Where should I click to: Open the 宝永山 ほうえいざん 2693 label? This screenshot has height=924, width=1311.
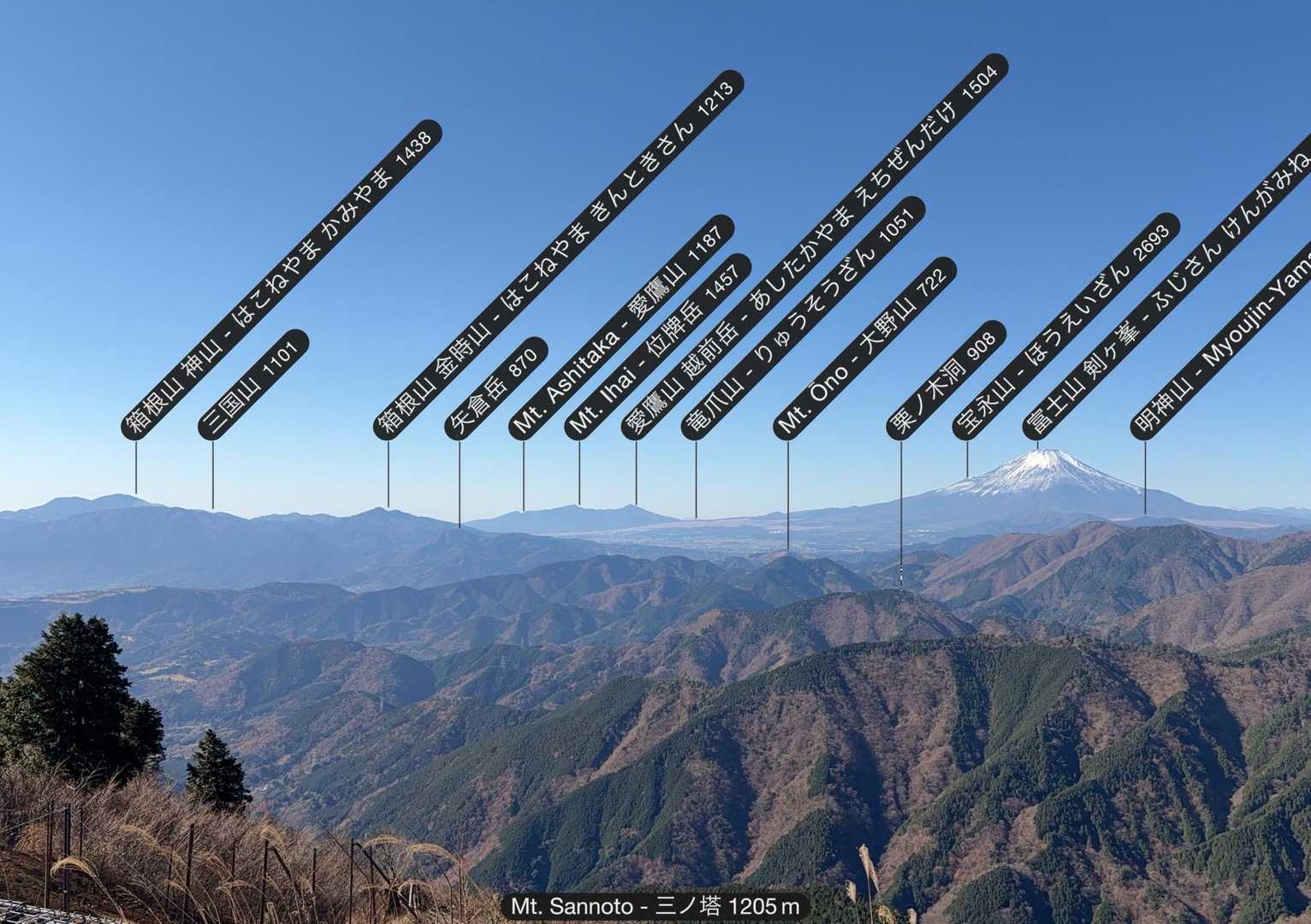(x=1066, y=326)
